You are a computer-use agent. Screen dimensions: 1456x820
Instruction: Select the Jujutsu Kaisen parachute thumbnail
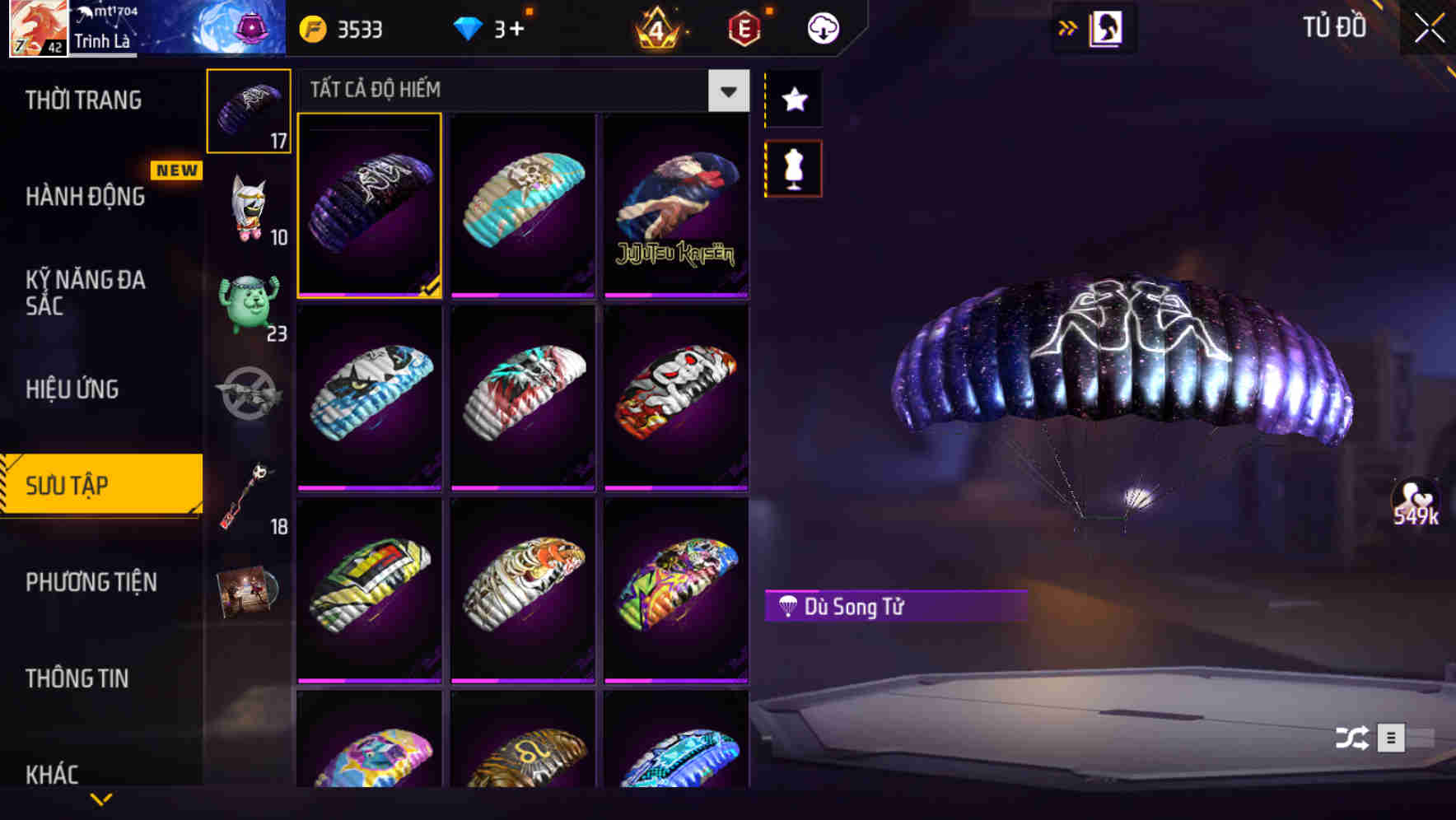(676, 204)
